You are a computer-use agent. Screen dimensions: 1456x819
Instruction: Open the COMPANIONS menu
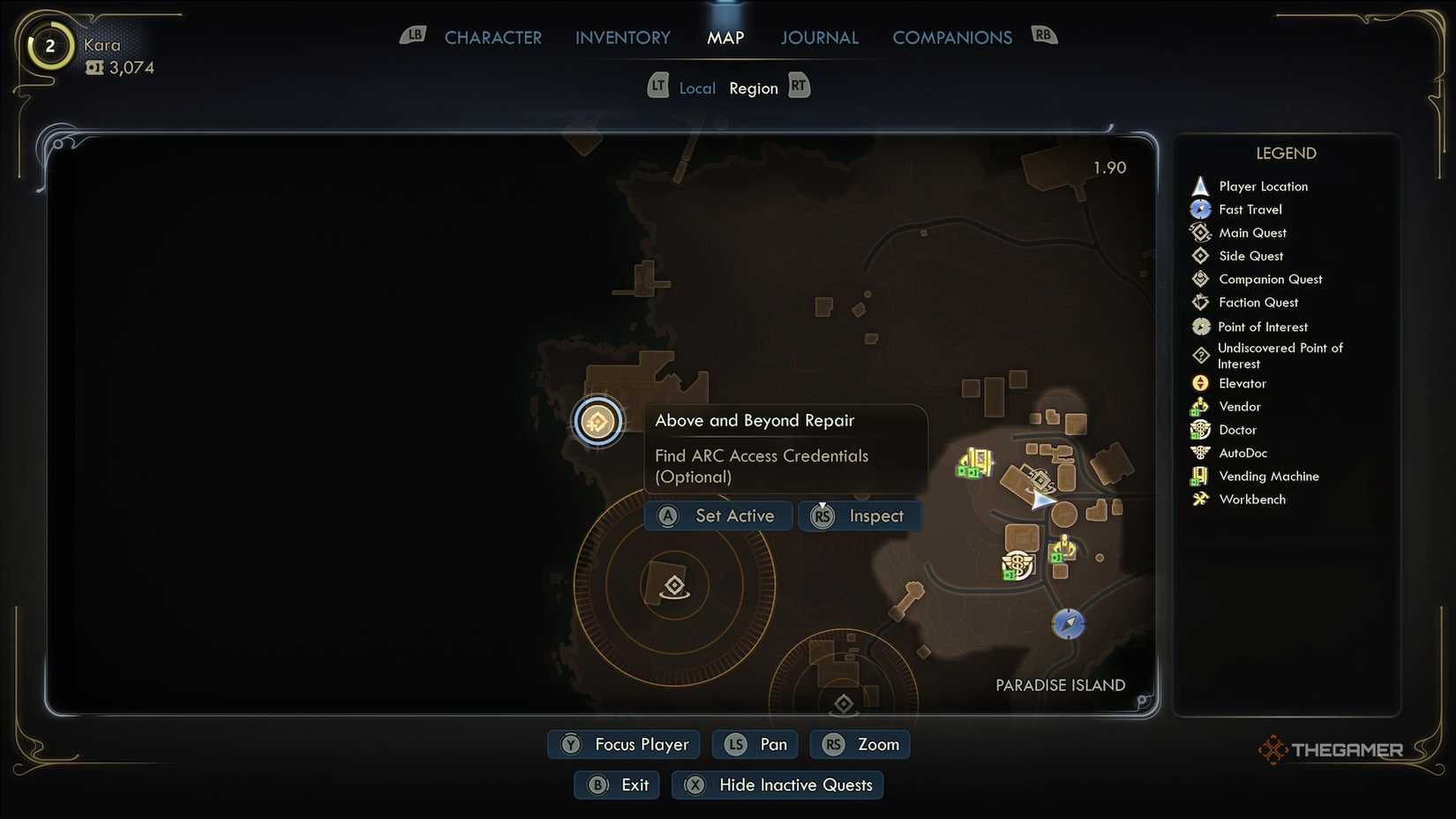952,37
